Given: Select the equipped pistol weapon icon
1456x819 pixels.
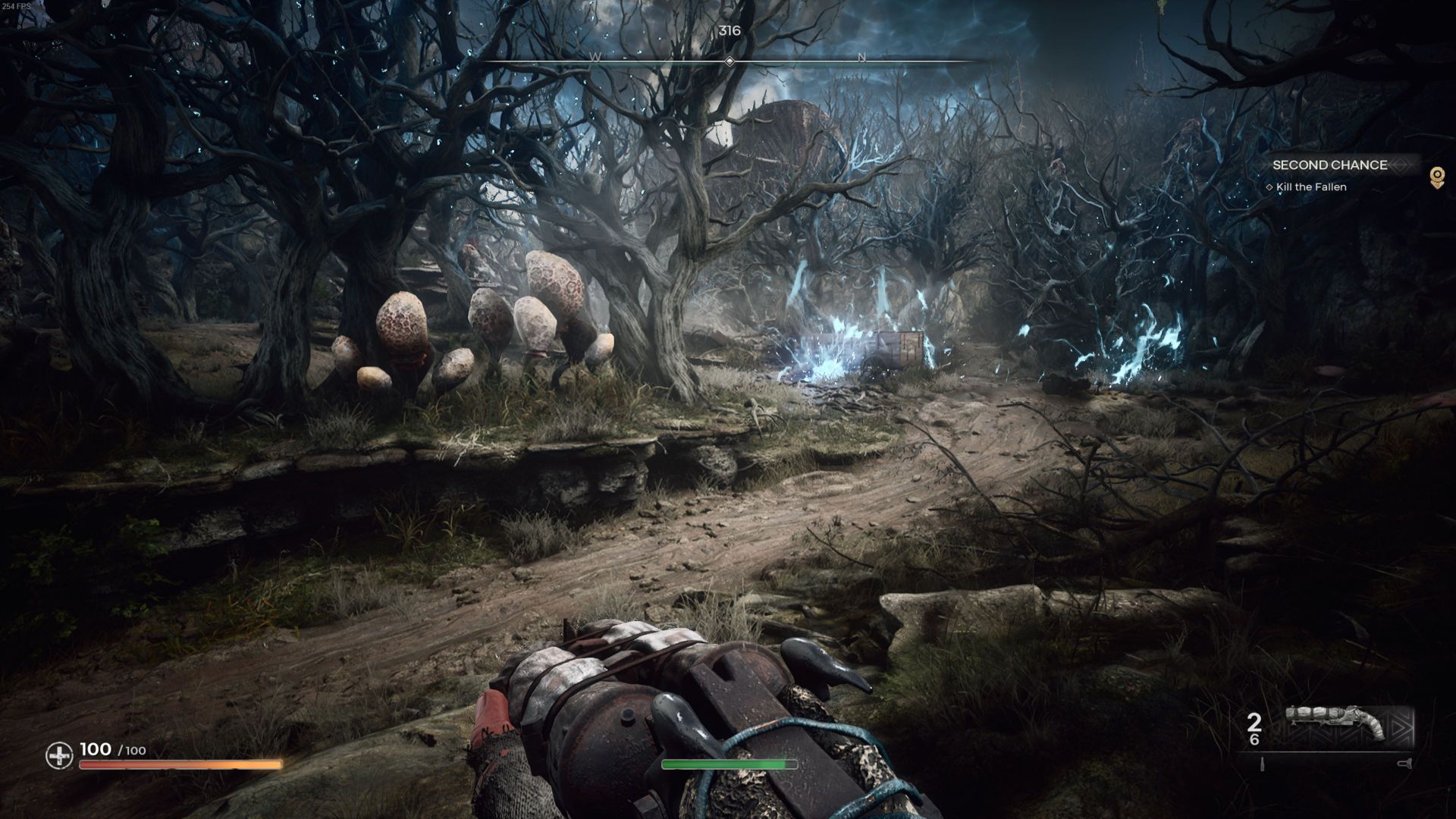Looking at the screenshot, I should (x=1336, y=726).
